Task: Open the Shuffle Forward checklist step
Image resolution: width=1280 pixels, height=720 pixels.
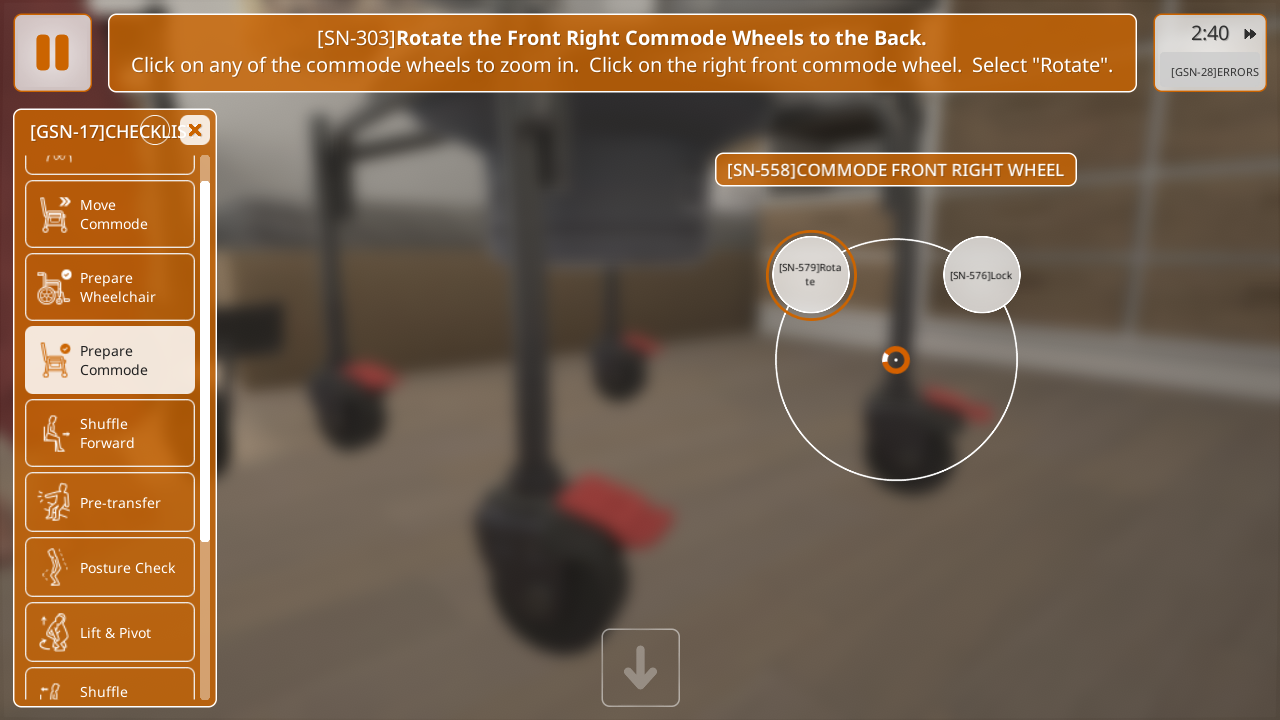Action: pos(110,433)
